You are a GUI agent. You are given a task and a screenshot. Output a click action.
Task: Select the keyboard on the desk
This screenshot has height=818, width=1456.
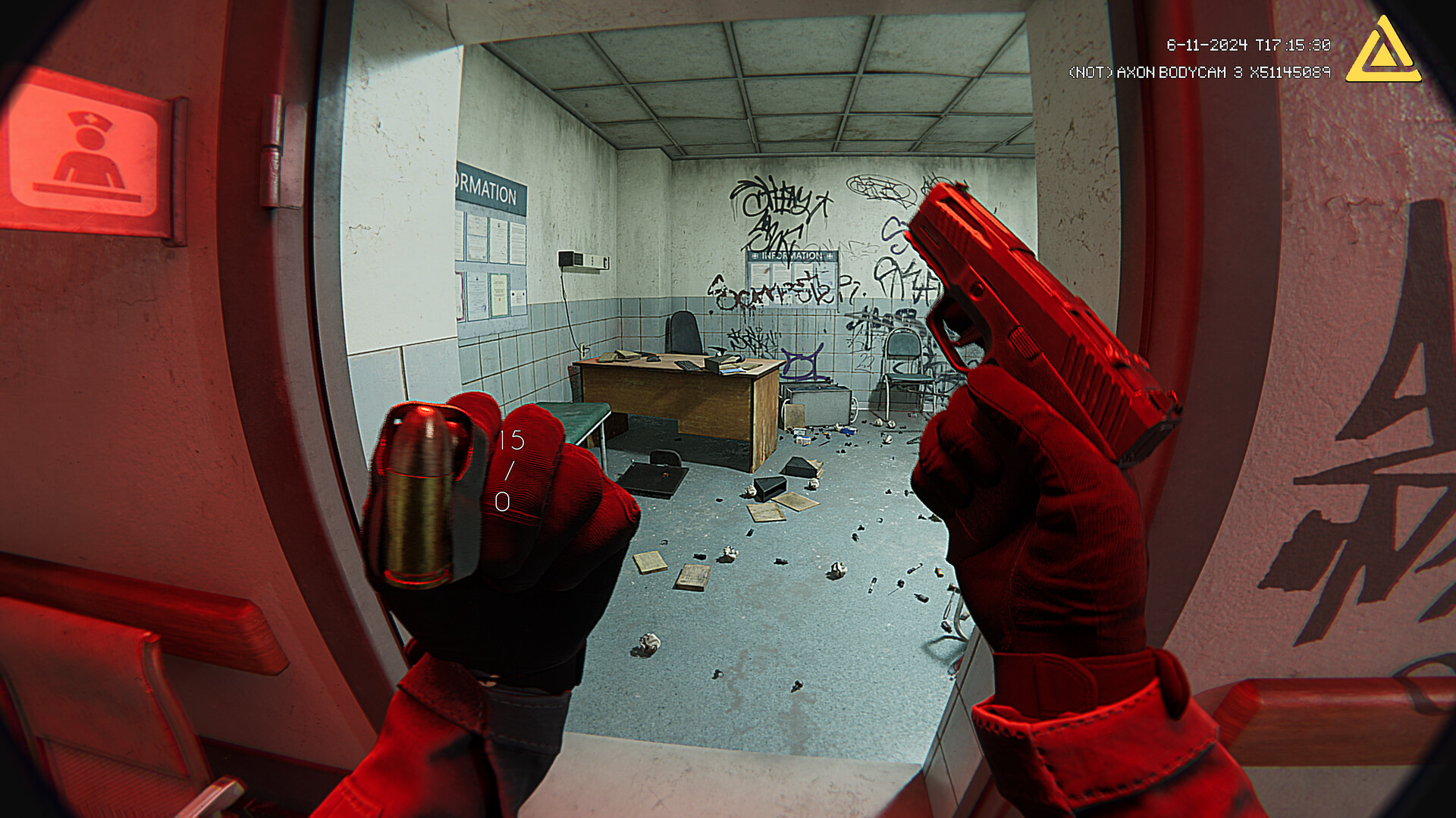[688, 365]
